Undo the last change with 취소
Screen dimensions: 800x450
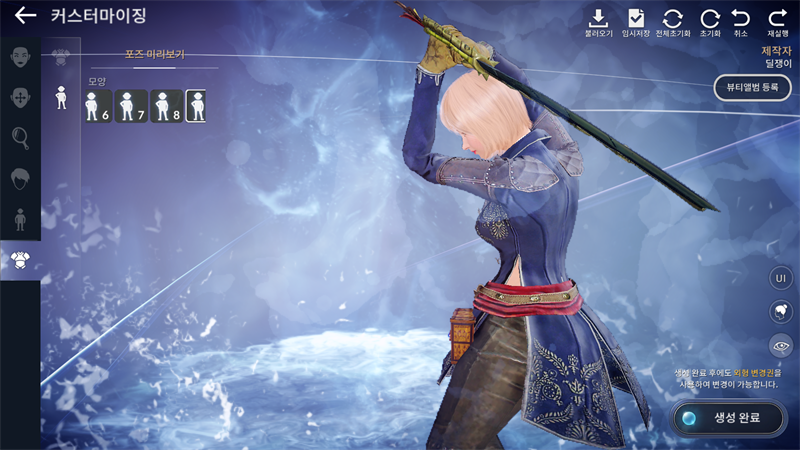[741, 23]
